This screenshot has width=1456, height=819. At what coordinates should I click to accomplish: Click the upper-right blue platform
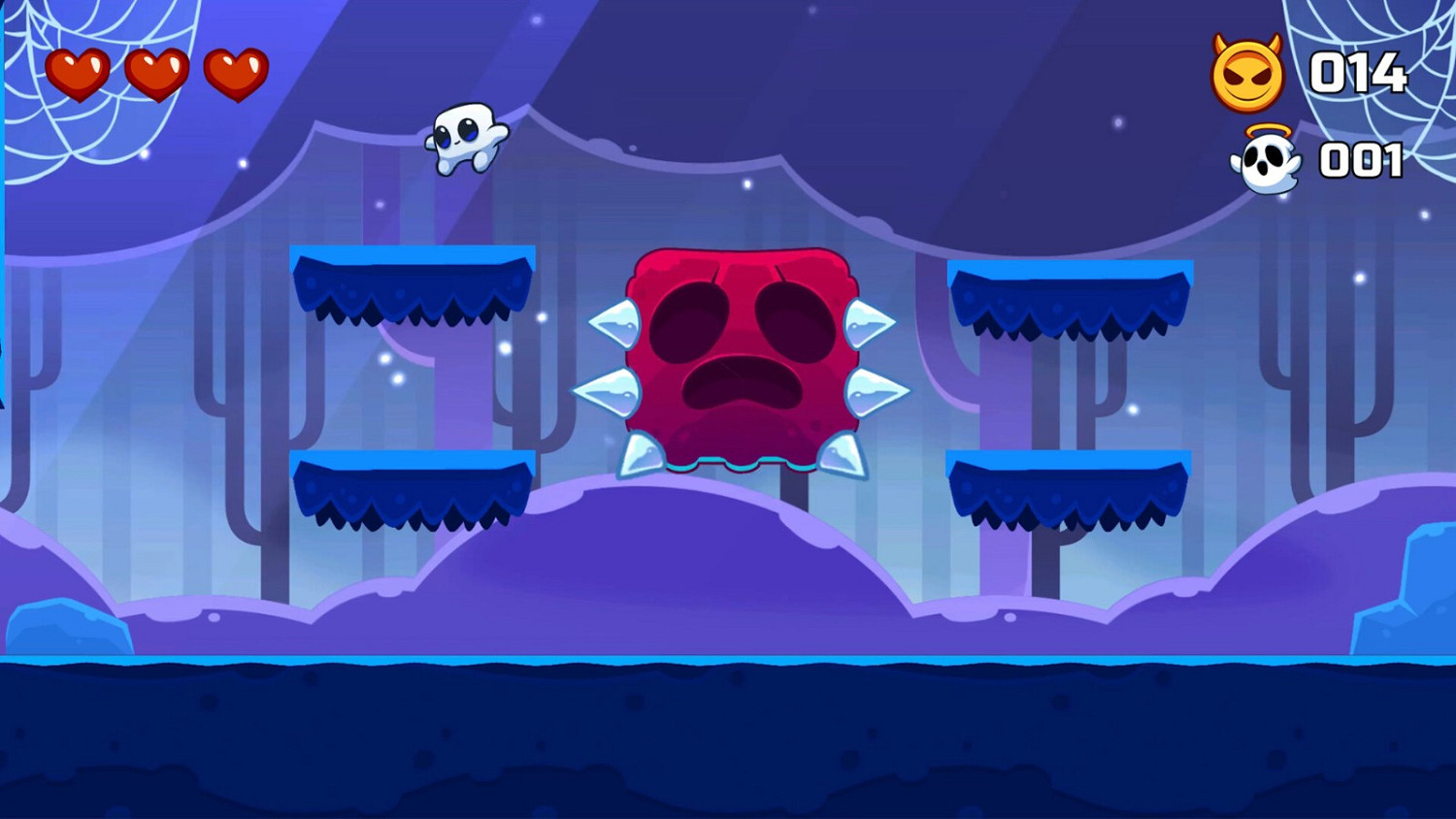point(1073,296)
